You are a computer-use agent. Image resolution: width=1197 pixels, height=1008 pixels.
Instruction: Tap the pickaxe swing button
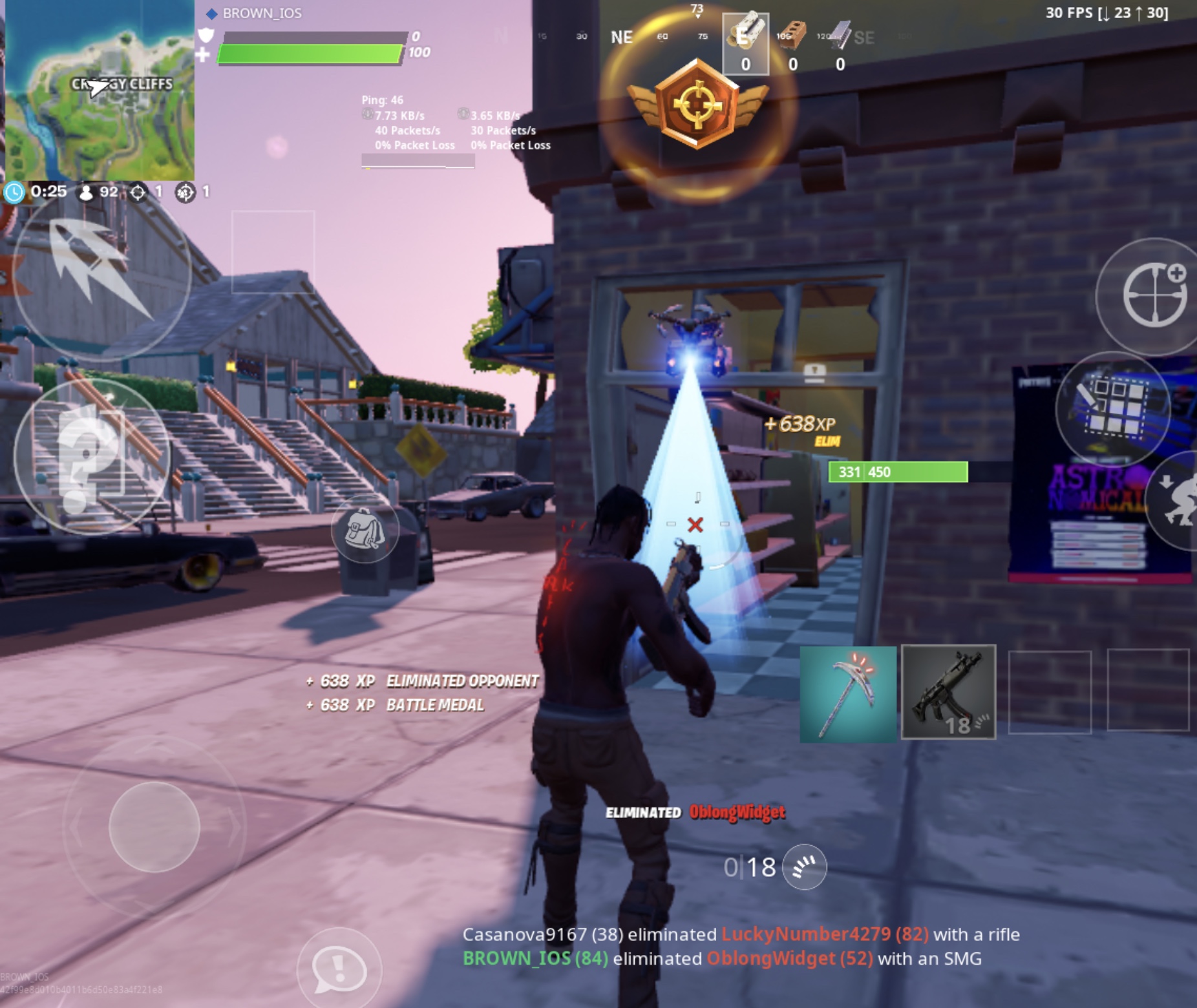pyautogui.click(x=100, y=270)
